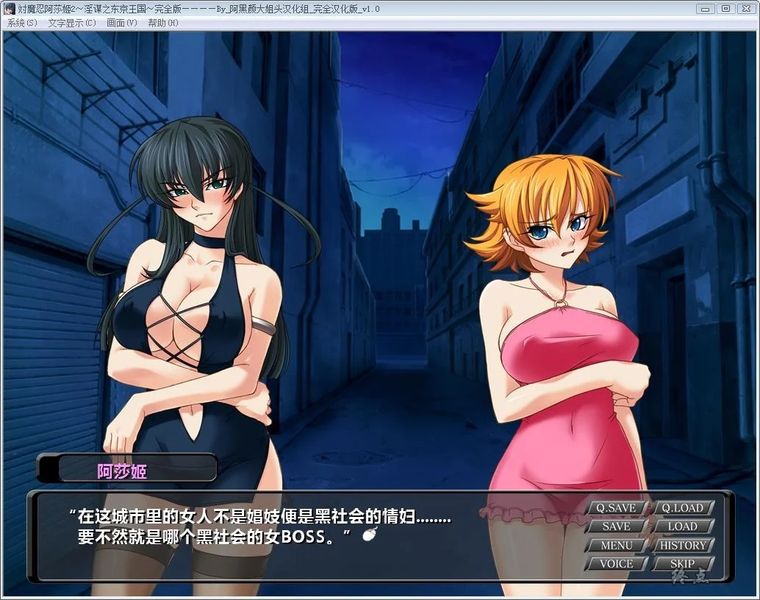Open the SAVE screen

tap(616, 527)
